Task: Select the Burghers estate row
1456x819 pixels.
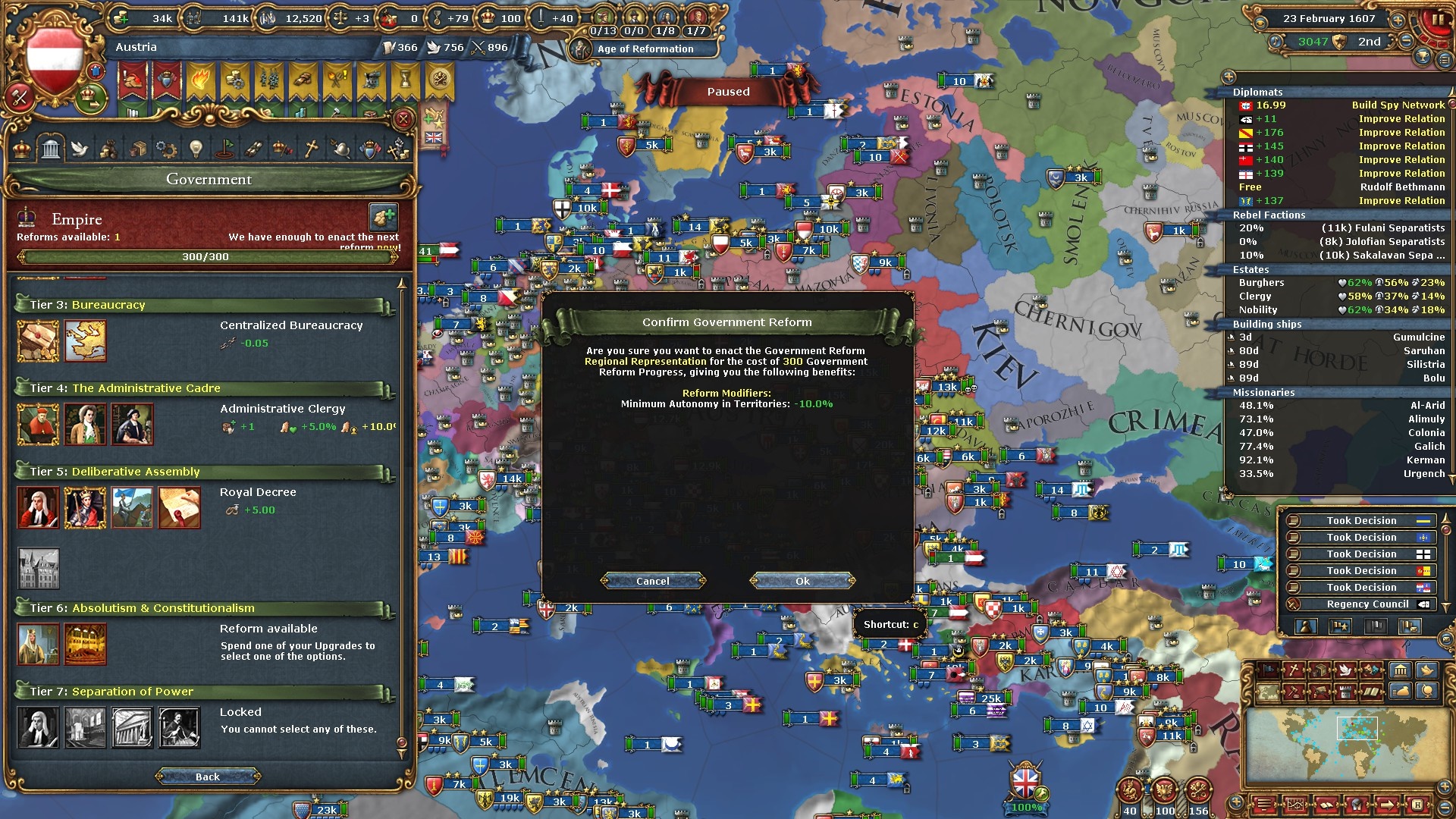Action: (1339, 283)
